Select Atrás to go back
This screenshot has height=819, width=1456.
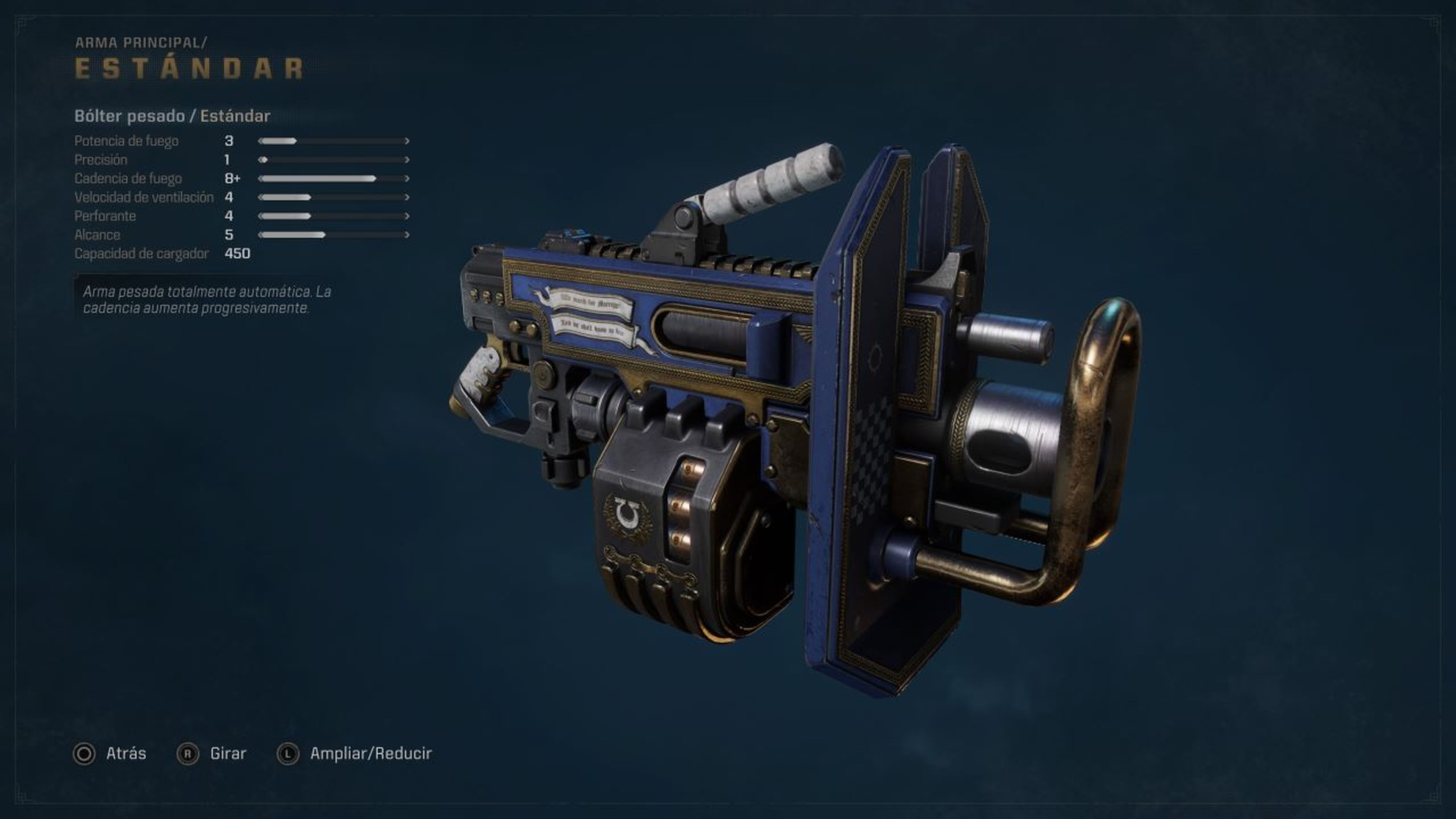(x=126, y=753)
